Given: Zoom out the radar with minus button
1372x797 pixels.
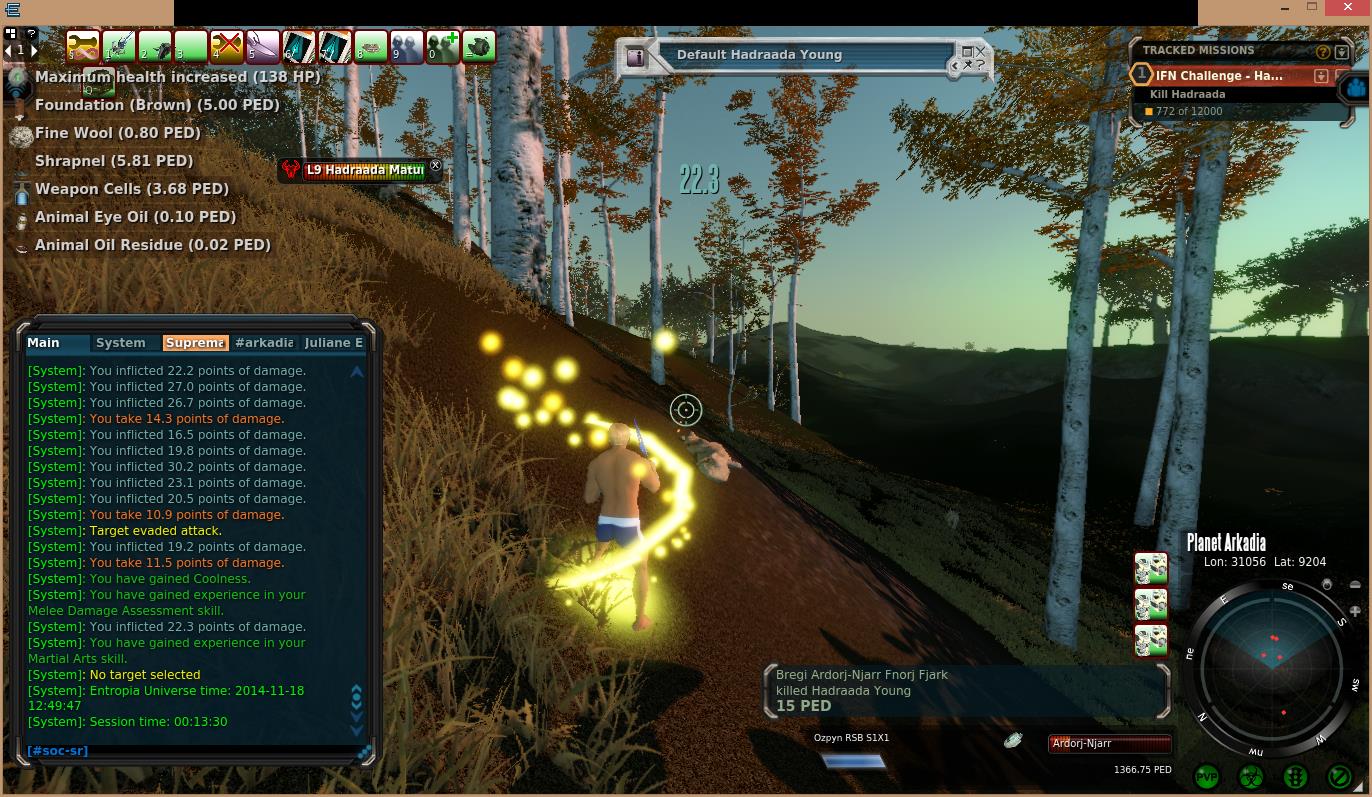Looking at the screenshot, I should [1355, 585].
